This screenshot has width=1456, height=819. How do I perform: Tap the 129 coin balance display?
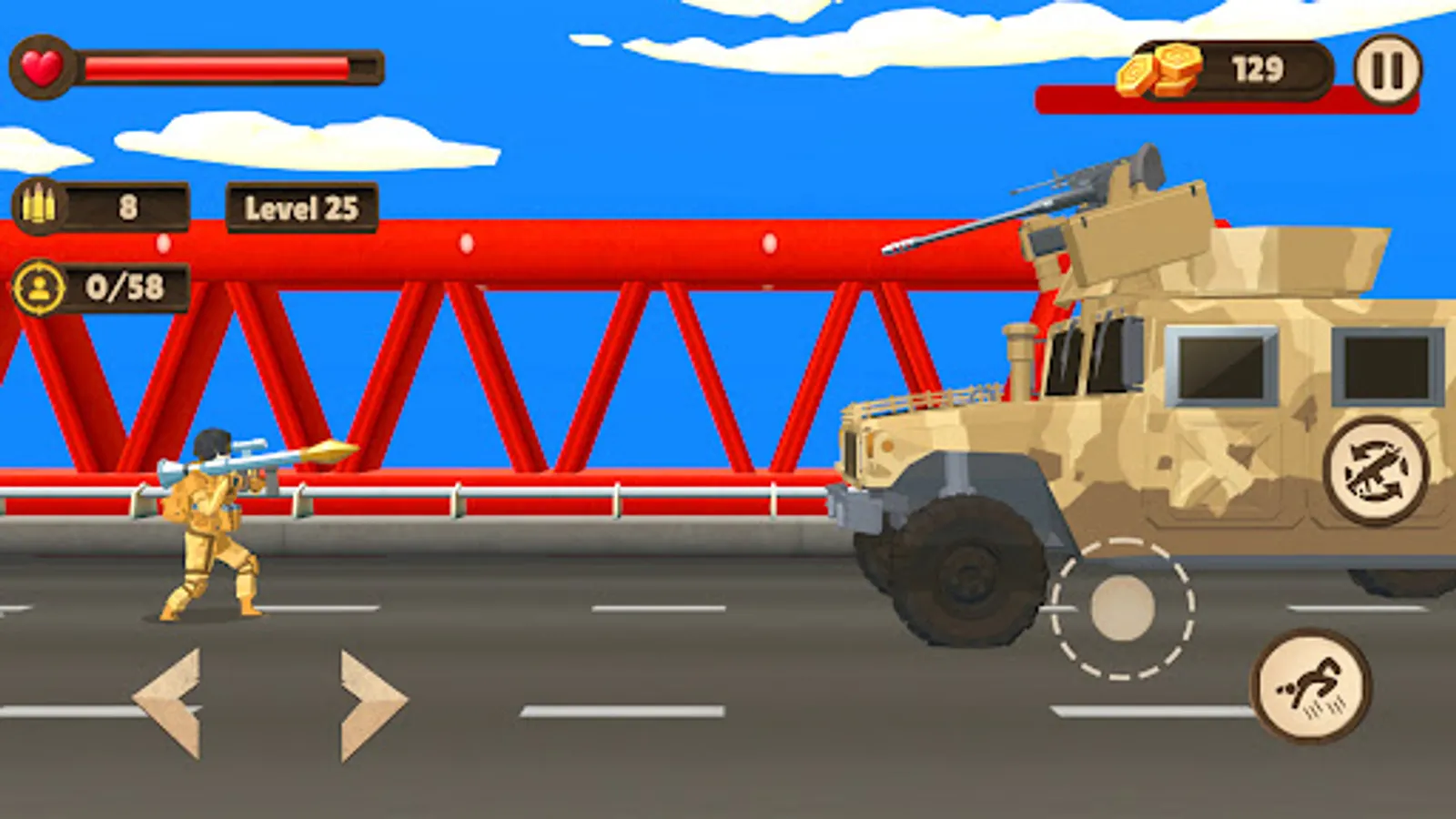coord(1256,67)
